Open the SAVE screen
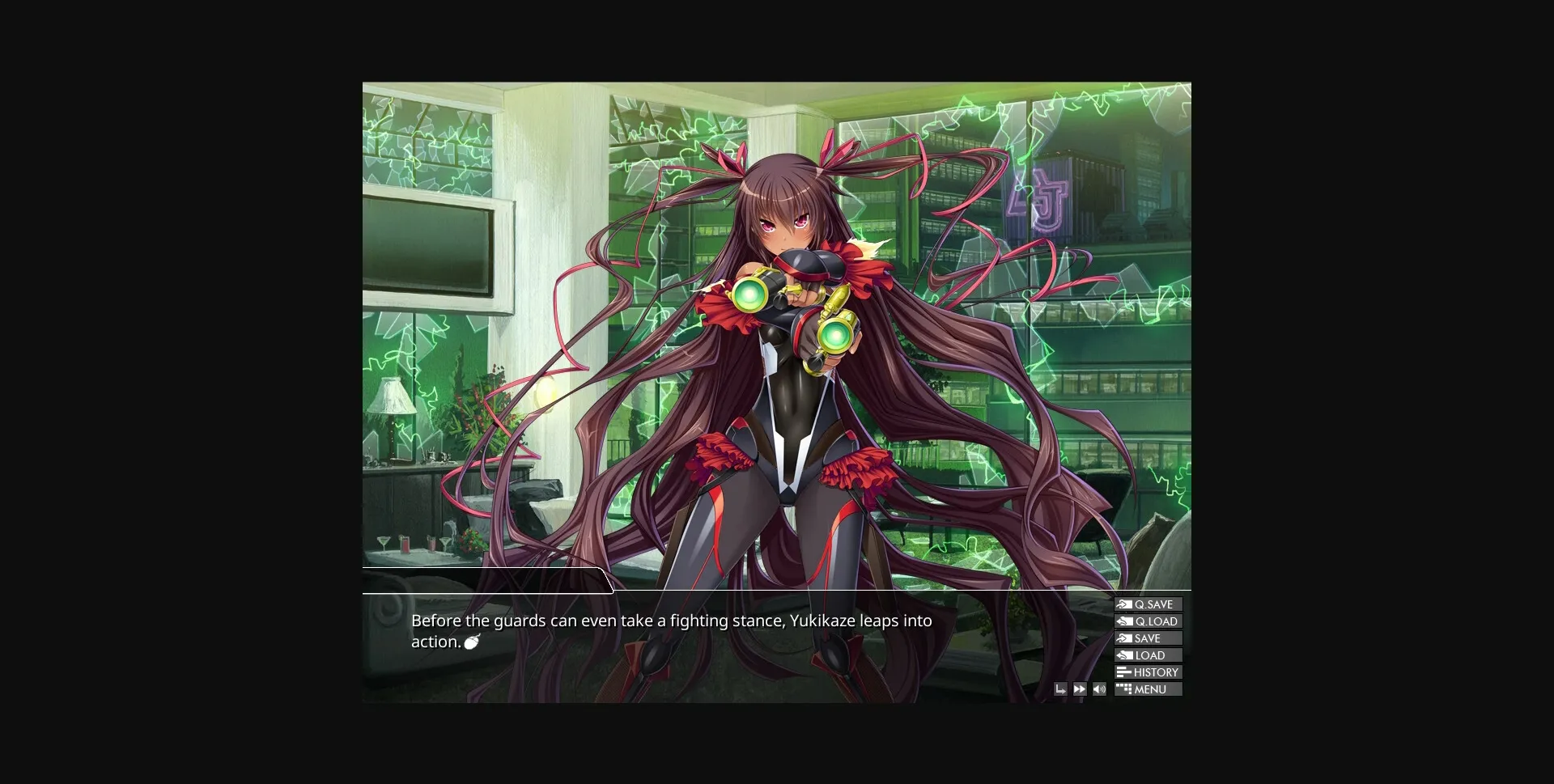This screenshot has height=784, width=1554. (1148, 638)
